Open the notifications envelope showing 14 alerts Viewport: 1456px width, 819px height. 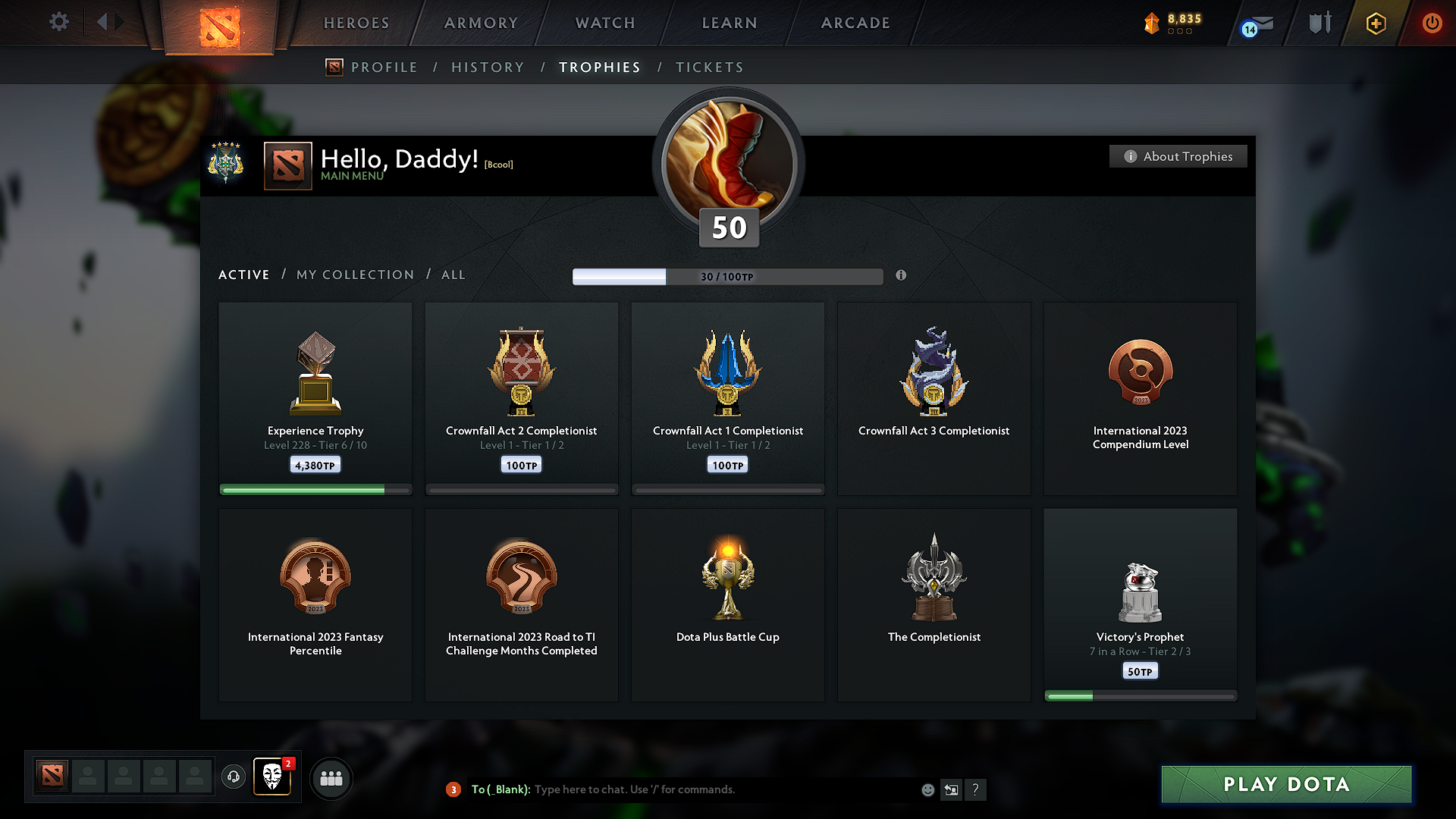pos(1254,24)
